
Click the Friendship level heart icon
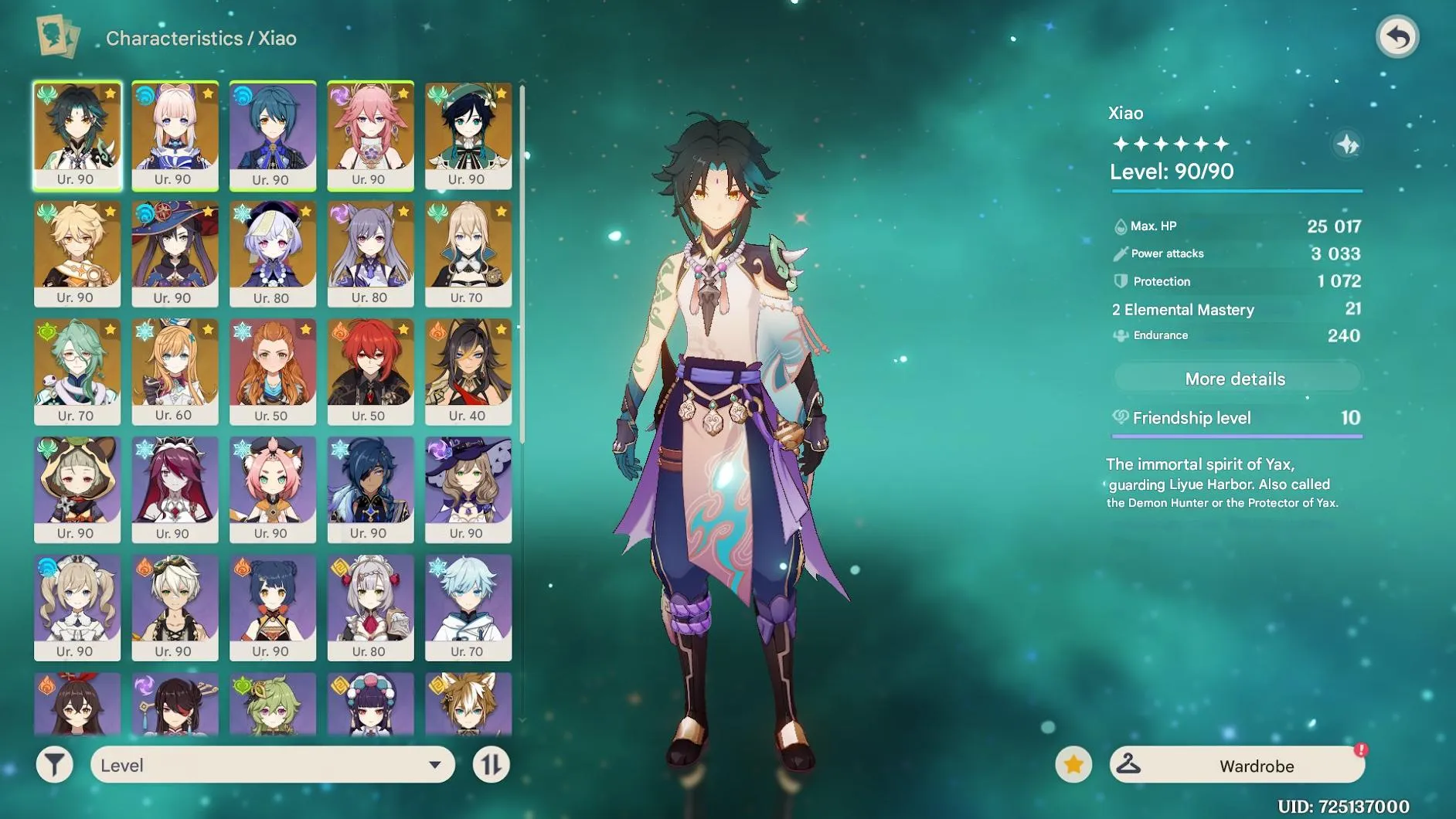coord(1122,418)
